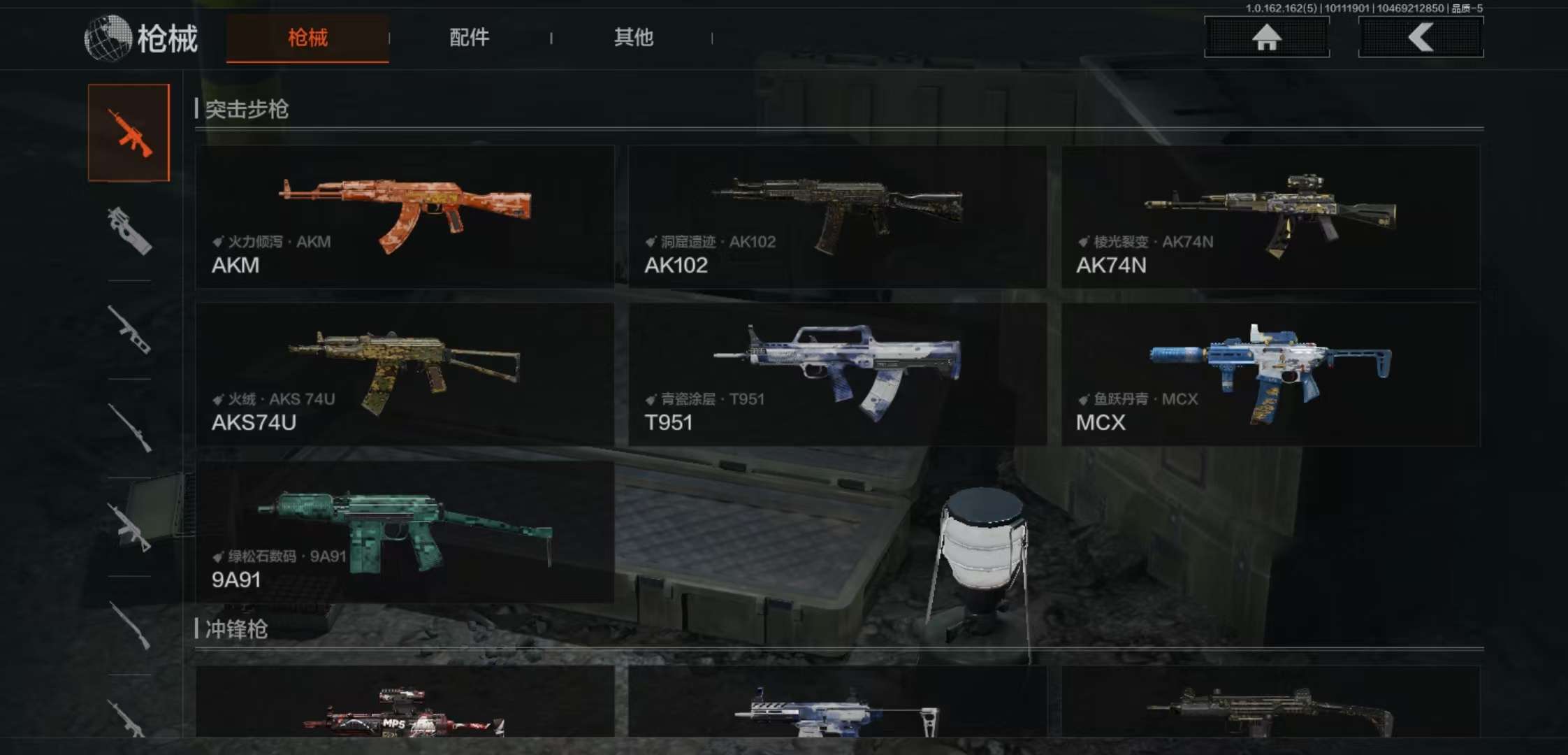Go to the home screen
The image size is (1568, 755).
tap(1266, 37)
